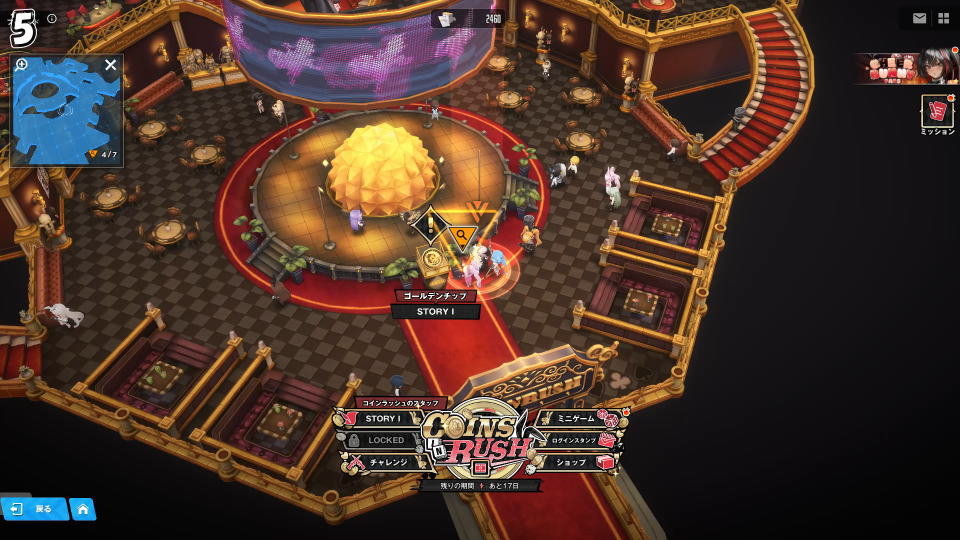Click the 戻る back button

click(33, 509)
